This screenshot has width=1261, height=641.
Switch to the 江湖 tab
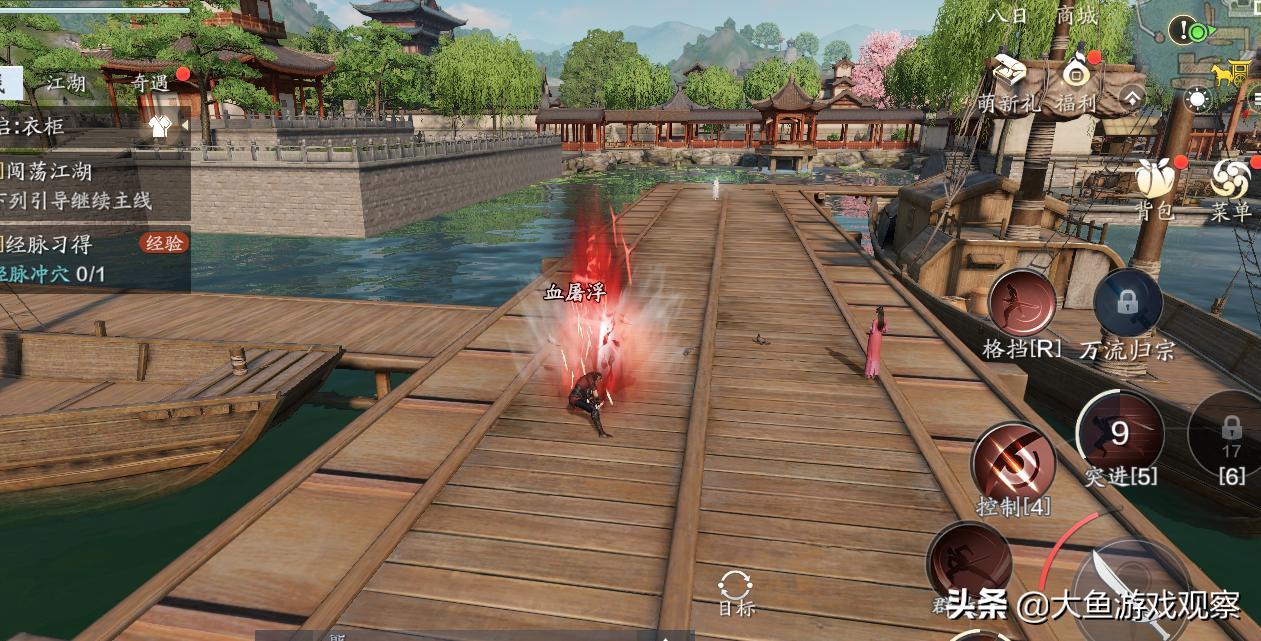click(x=66, y=83)
